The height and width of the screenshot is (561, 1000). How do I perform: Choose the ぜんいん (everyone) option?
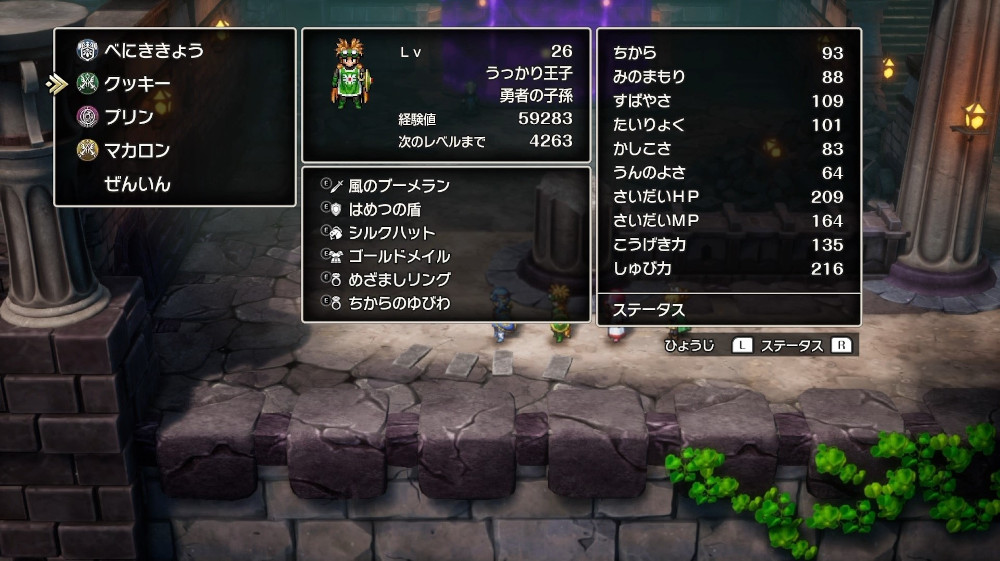pyautogui.click(x=137, y=184)
